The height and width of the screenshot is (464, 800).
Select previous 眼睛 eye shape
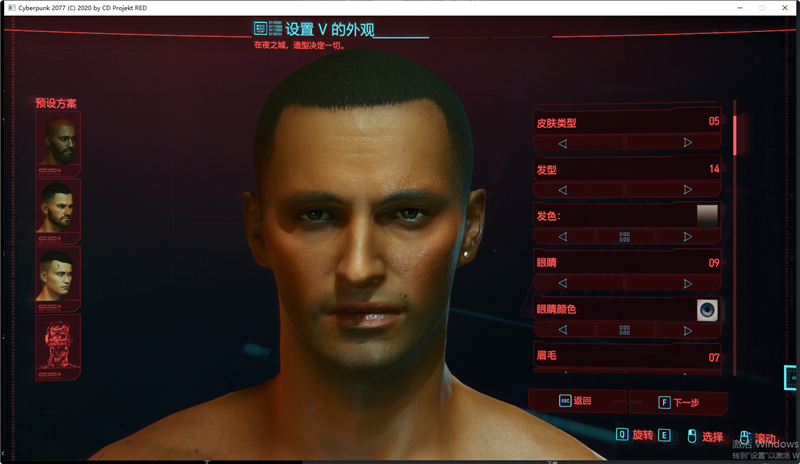tap(563, 283)
